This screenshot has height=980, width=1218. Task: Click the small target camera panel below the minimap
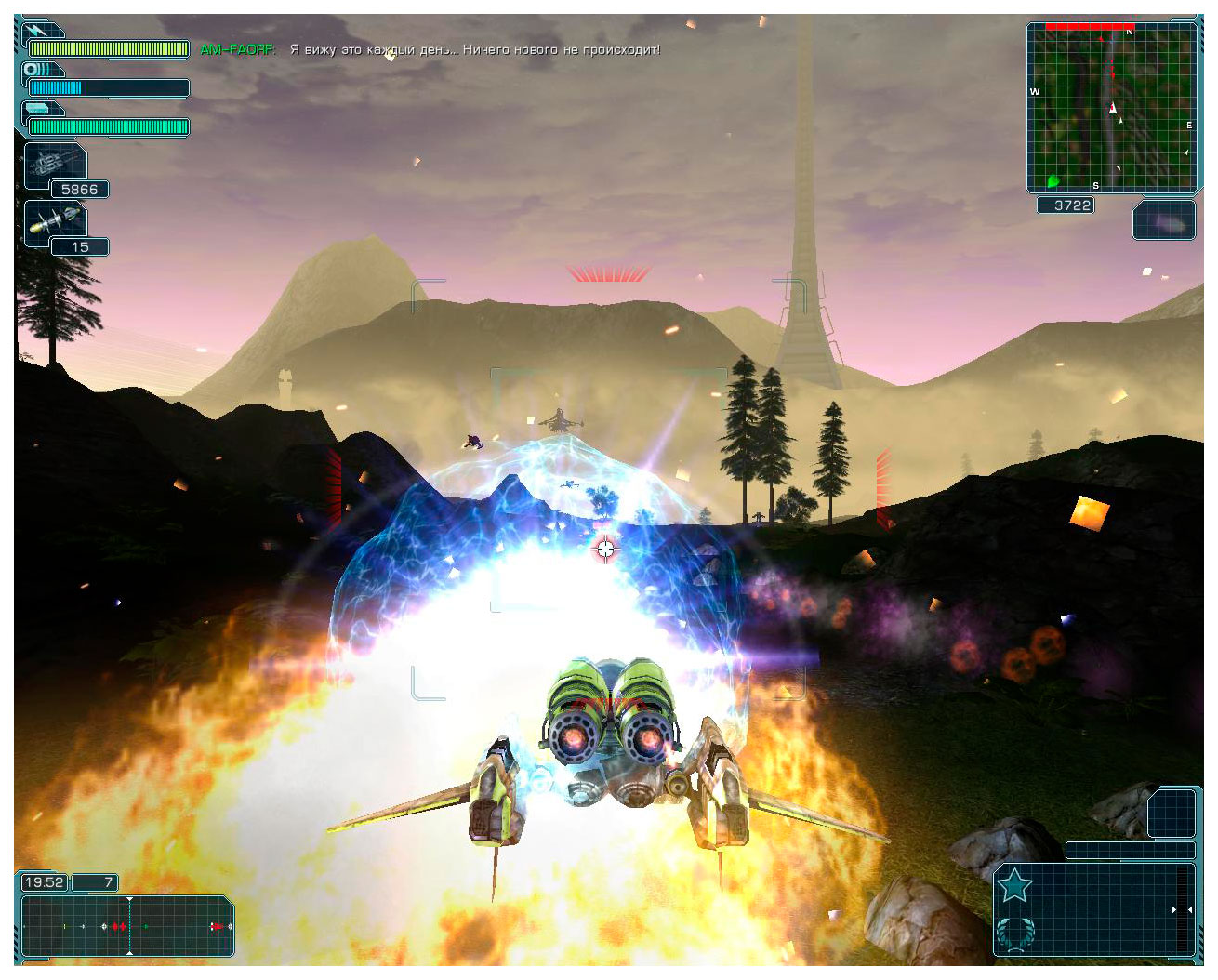click(x=1164, y=221)
